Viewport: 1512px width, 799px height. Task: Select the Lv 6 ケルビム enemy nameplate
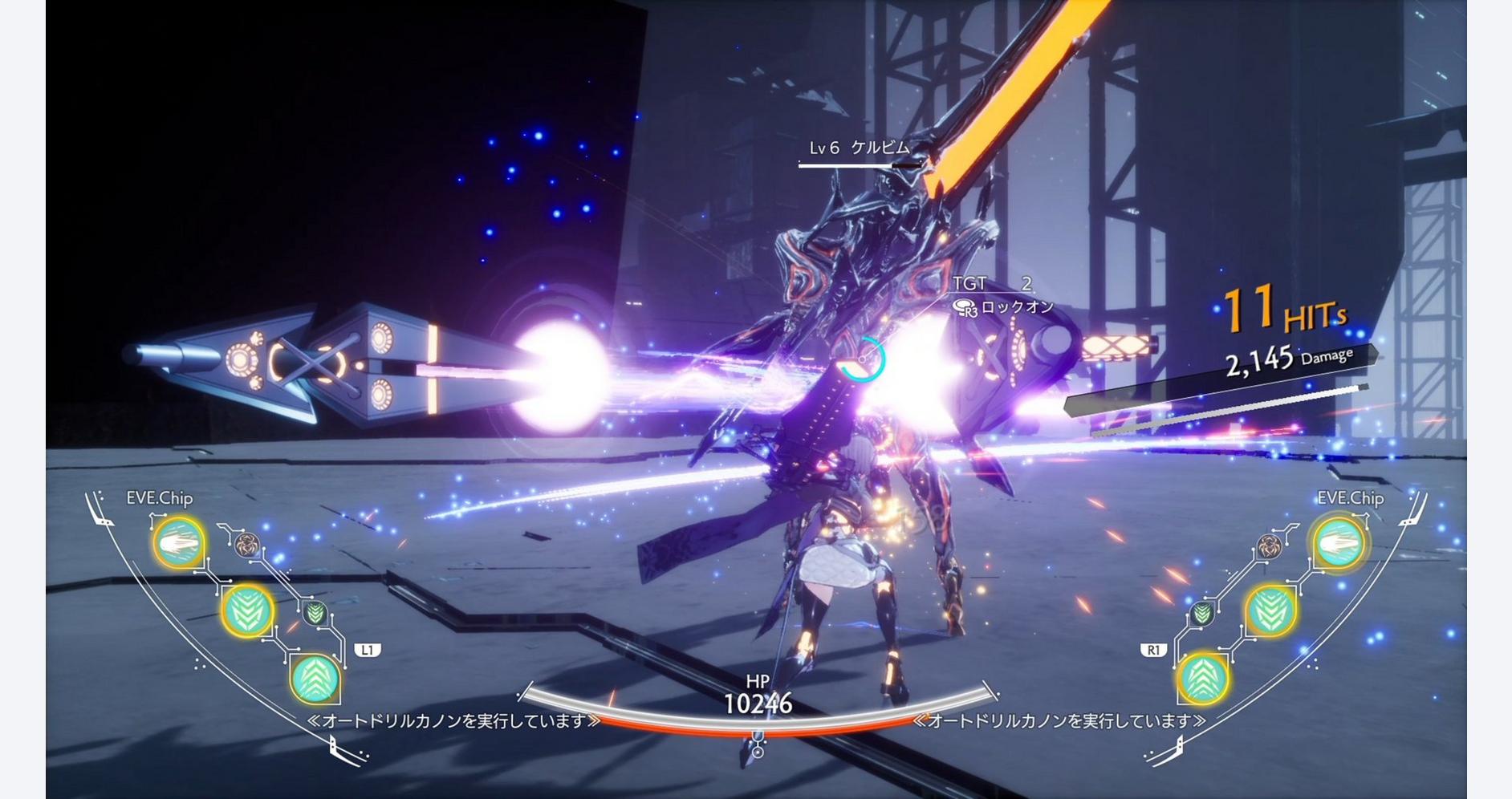click(859, 148)
